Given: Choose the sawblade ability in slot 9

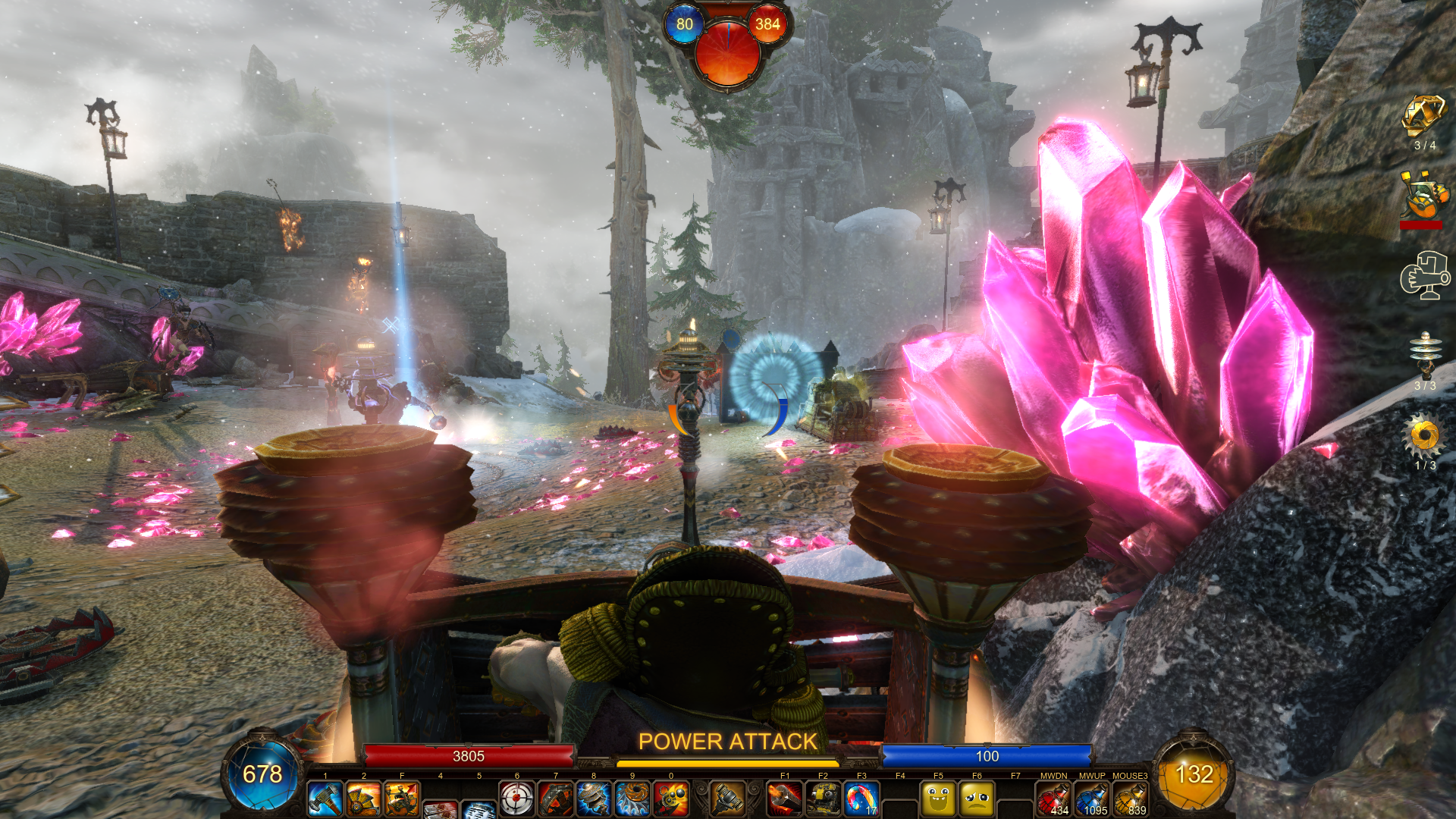Looking at the screenshot, I should (632, 799).
